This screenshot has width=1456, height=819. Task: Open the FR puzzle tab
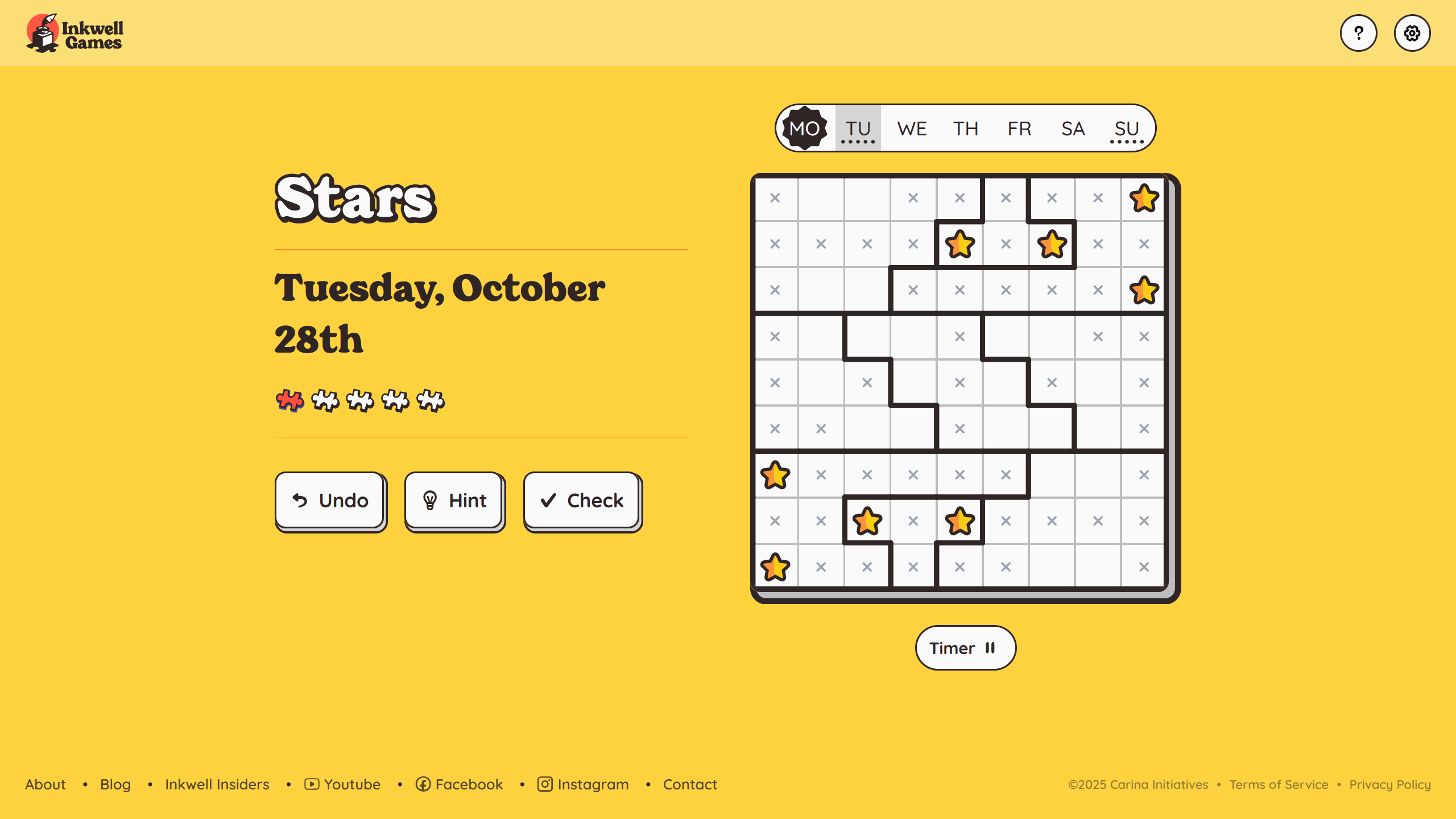(x=1019, y=129)
